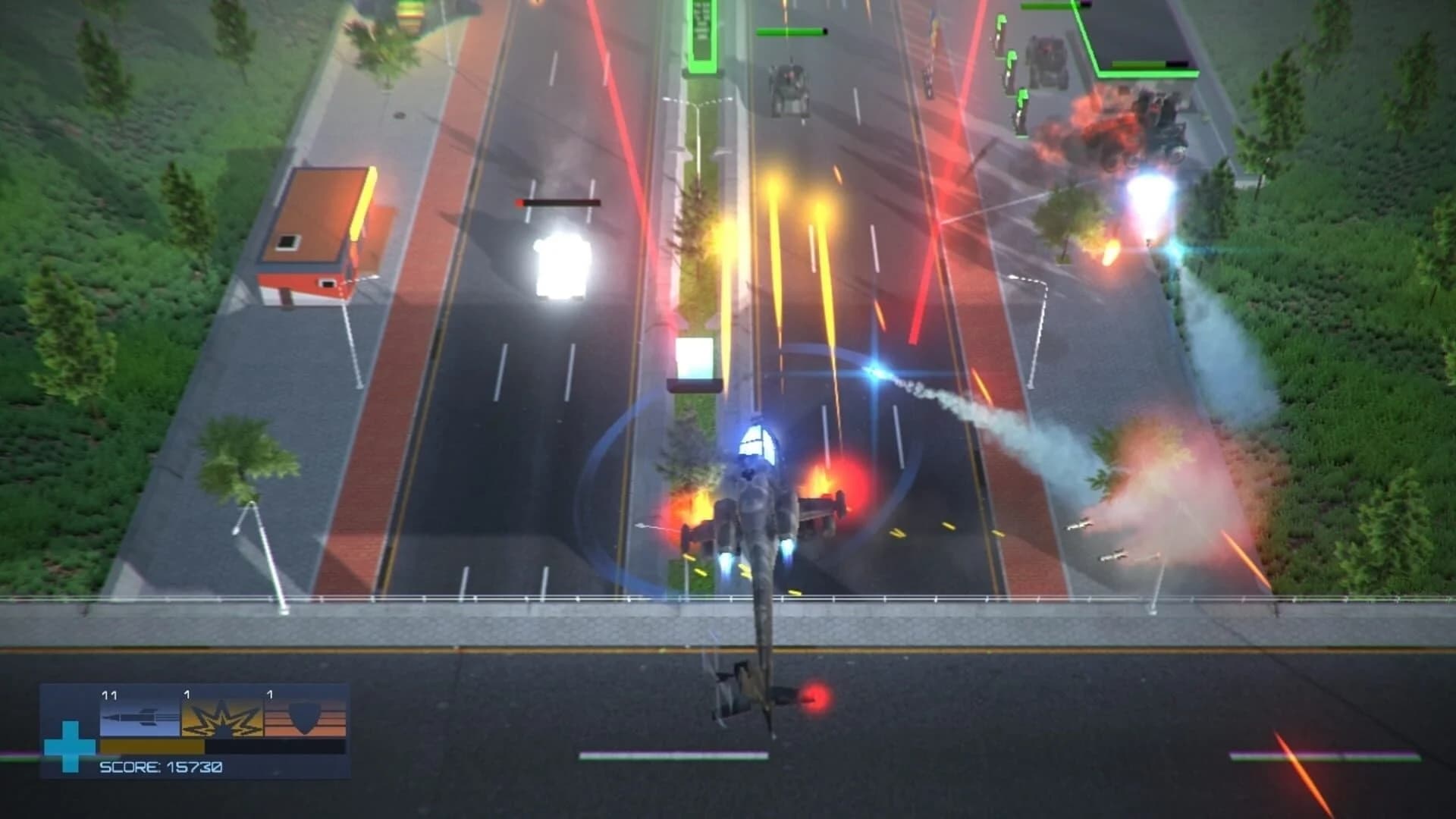1456x819 pixels.
Task: Open the score details display
Action: 161,768
